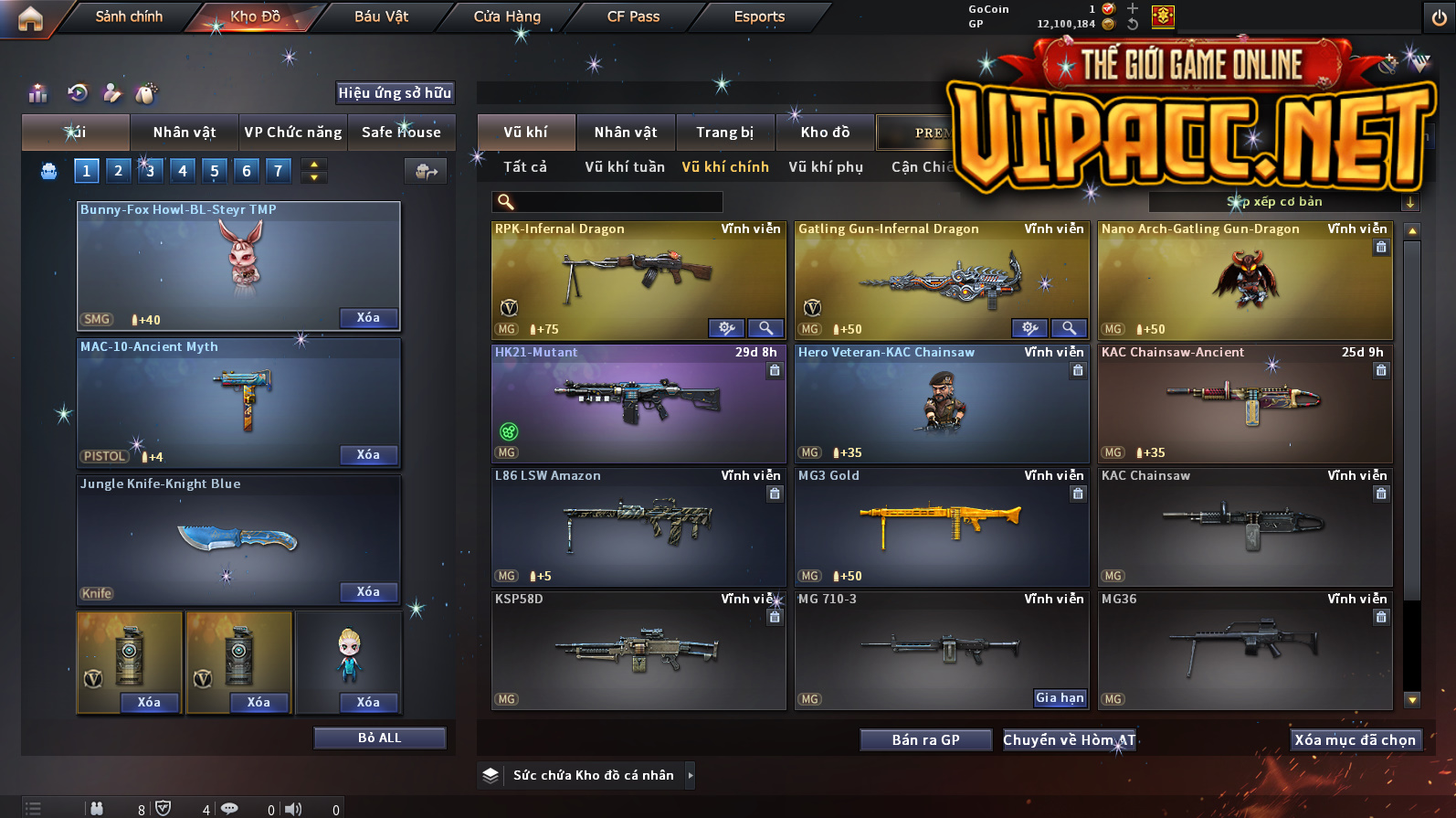This screenshot has height=818, width=1456.
Task: Remove the MAC-10-Ancient Myth with Xóa
Action: tap(368, 455)
